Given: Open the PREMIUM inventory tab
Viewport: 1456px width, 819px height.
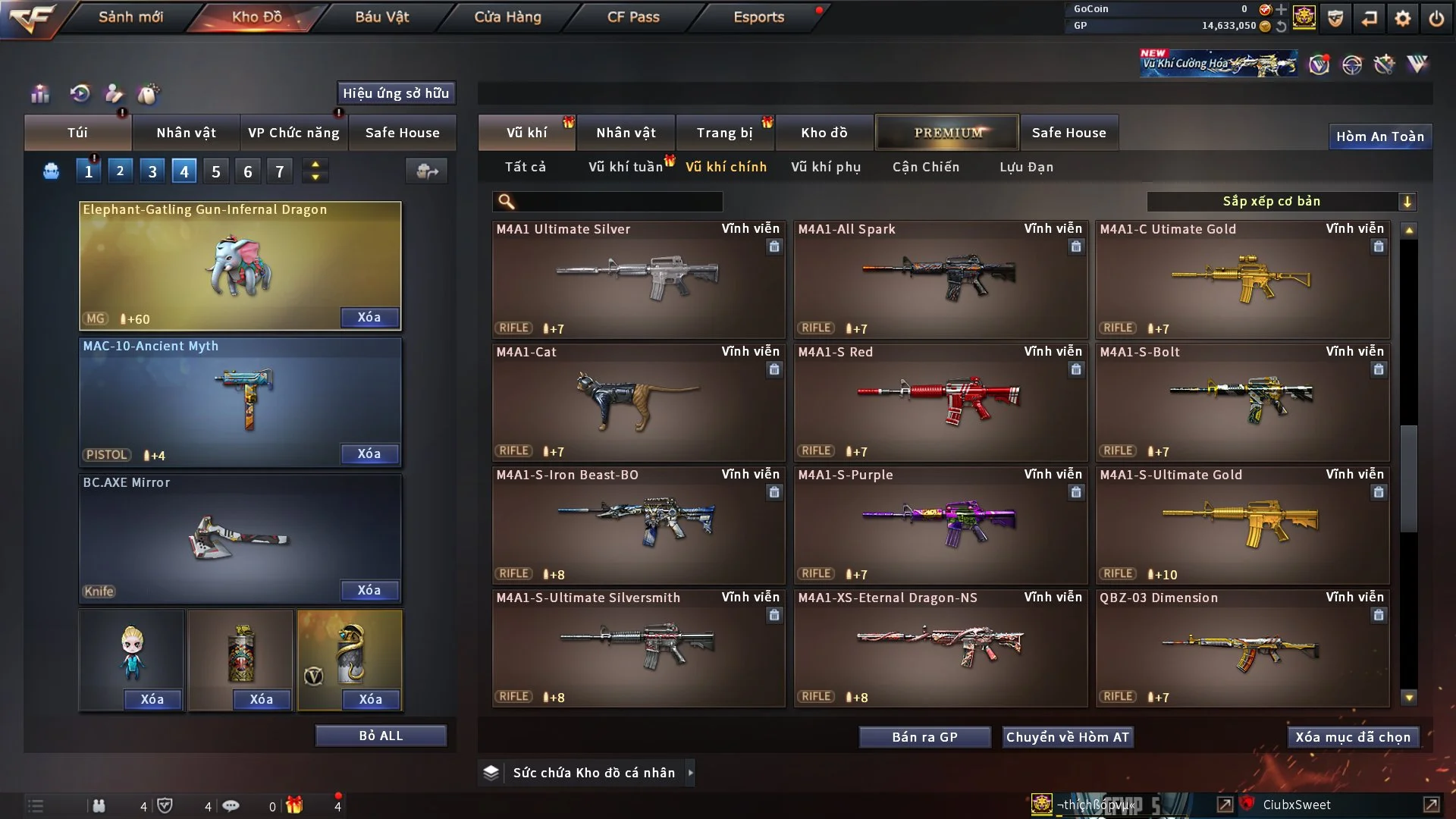Looking at the screenshot, I should pyautogui.click(x=948, y=133).
